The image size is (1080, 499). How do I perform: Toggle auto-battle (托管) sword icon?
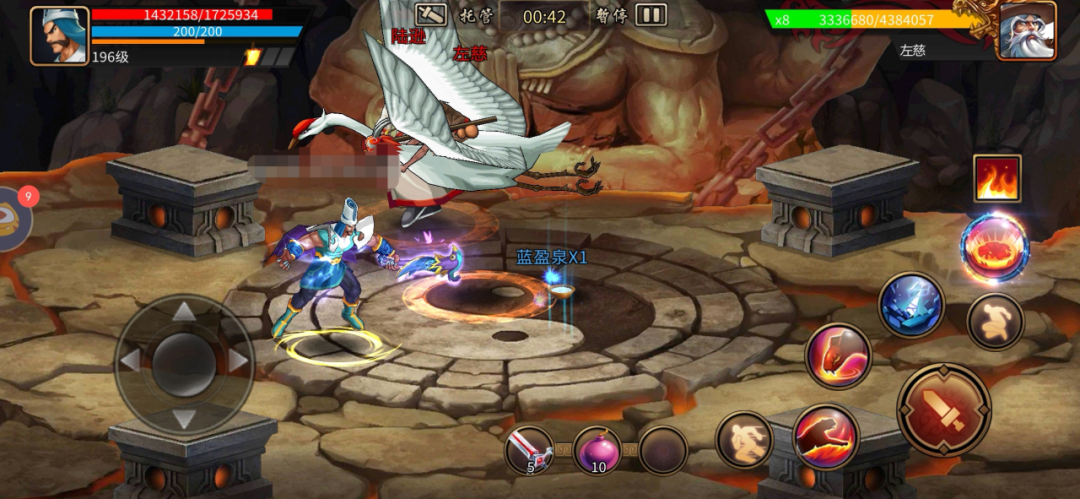tap(431, 15)
